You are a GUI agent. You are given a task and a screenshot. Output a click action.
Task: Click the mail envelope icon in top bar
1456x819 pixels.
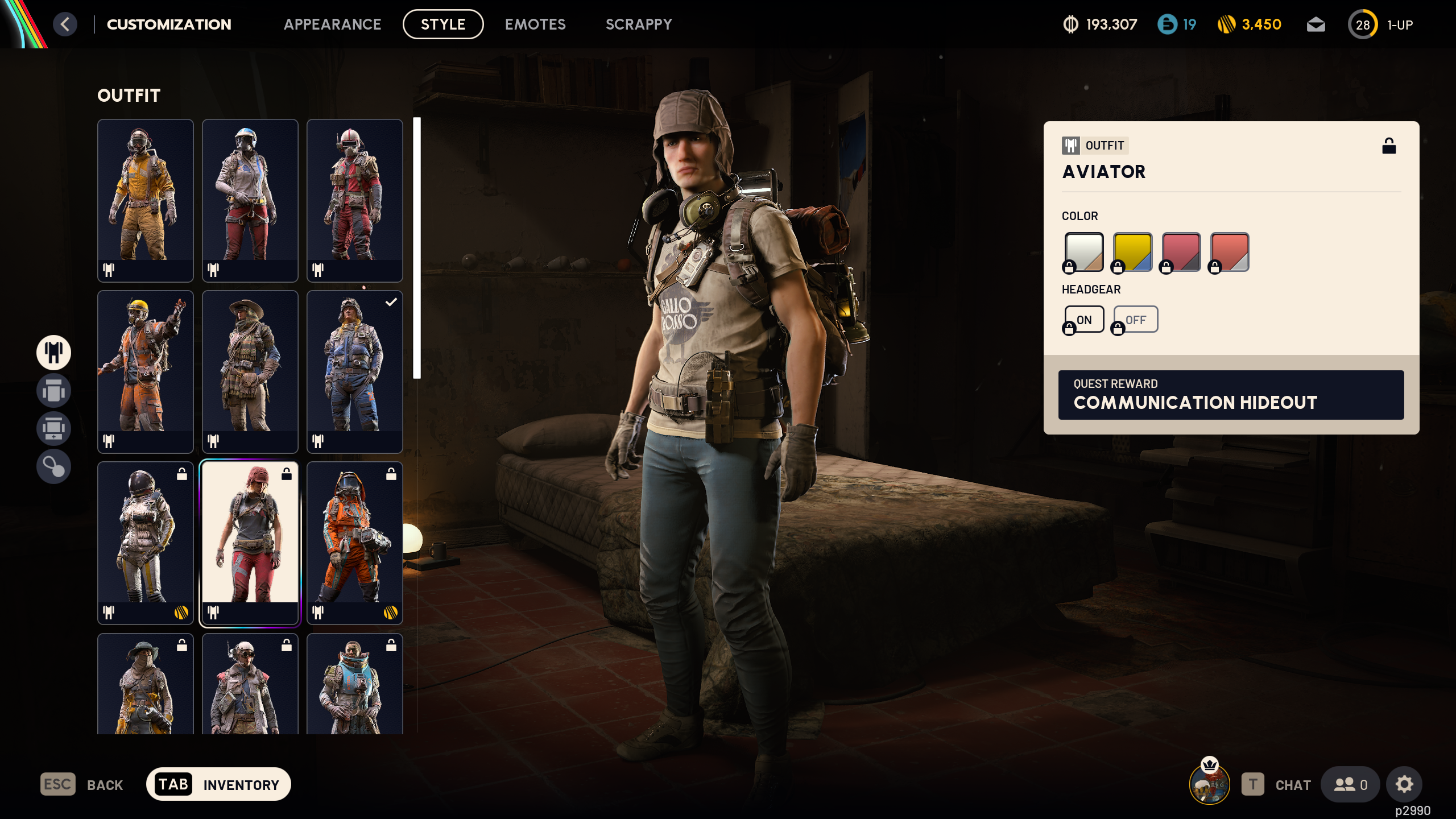tap(1316, 24)
